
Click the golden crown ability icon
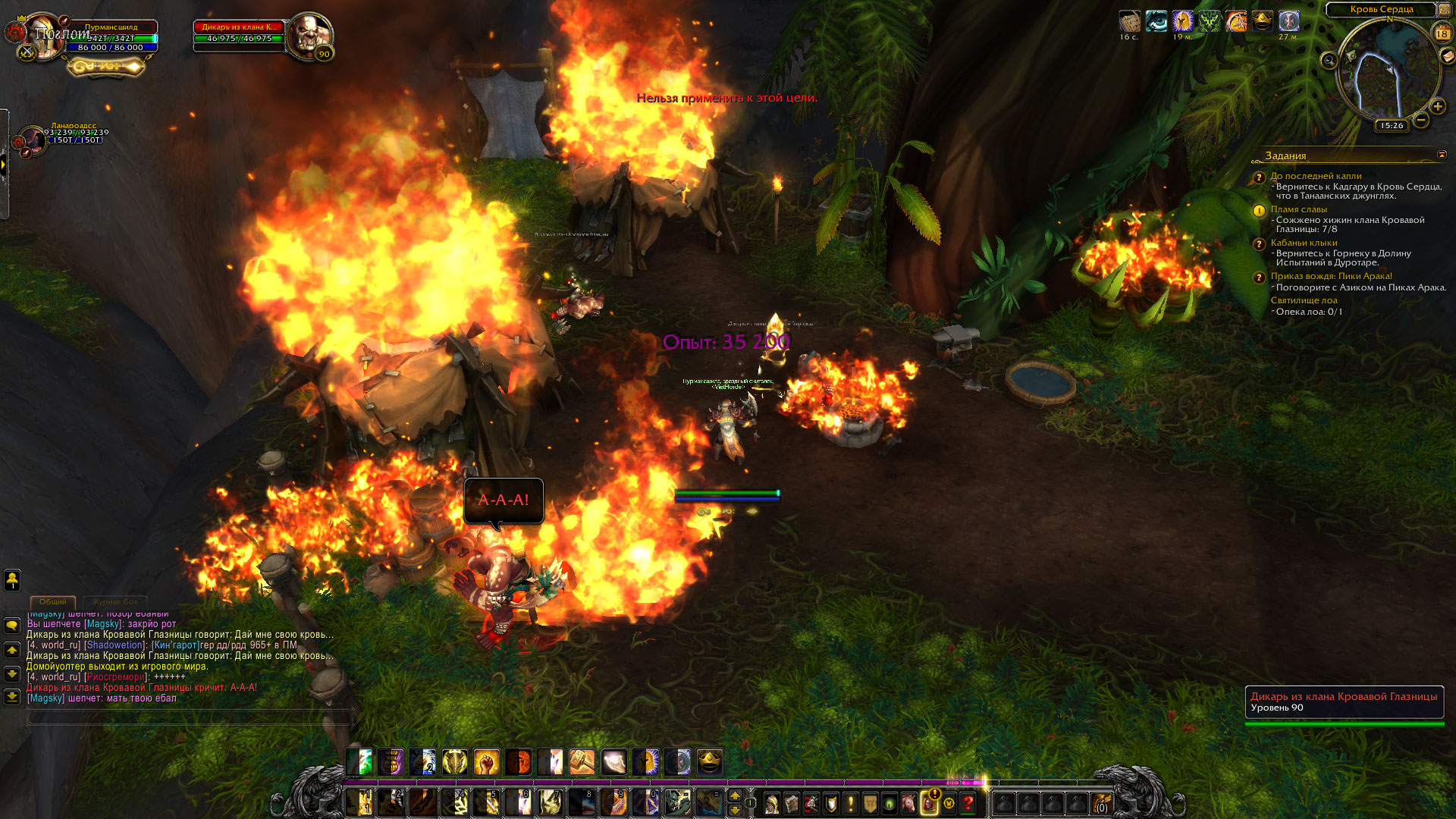[x=709, y=761]
